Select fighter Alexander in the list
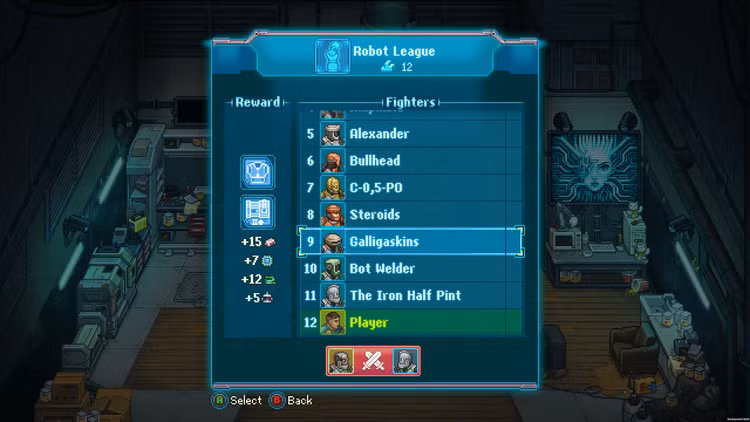This screenshot has width=750, height=422. [x=410, y=134]
